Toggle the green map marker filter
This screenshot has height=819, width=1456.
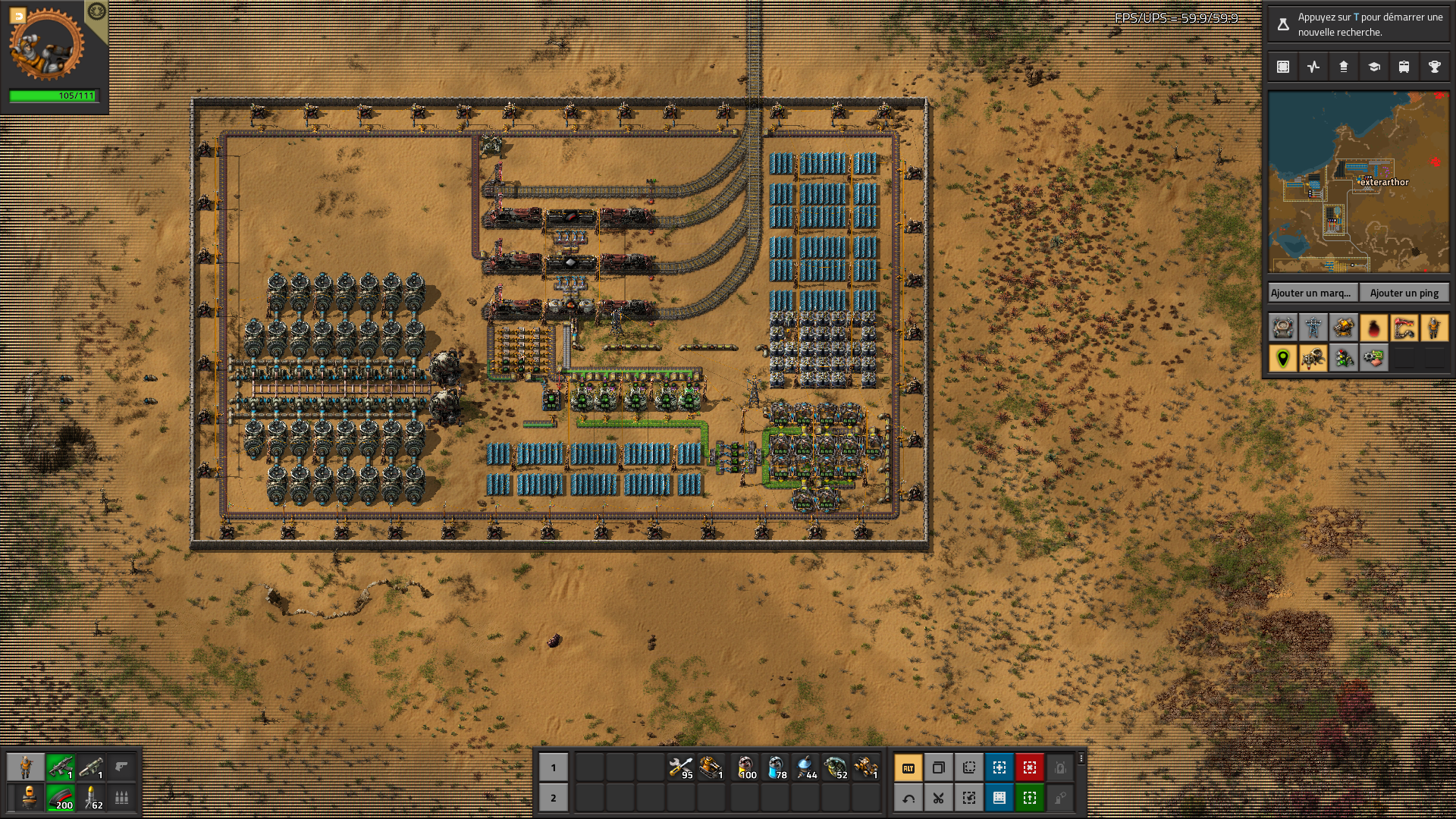[x=1283, y=358]
